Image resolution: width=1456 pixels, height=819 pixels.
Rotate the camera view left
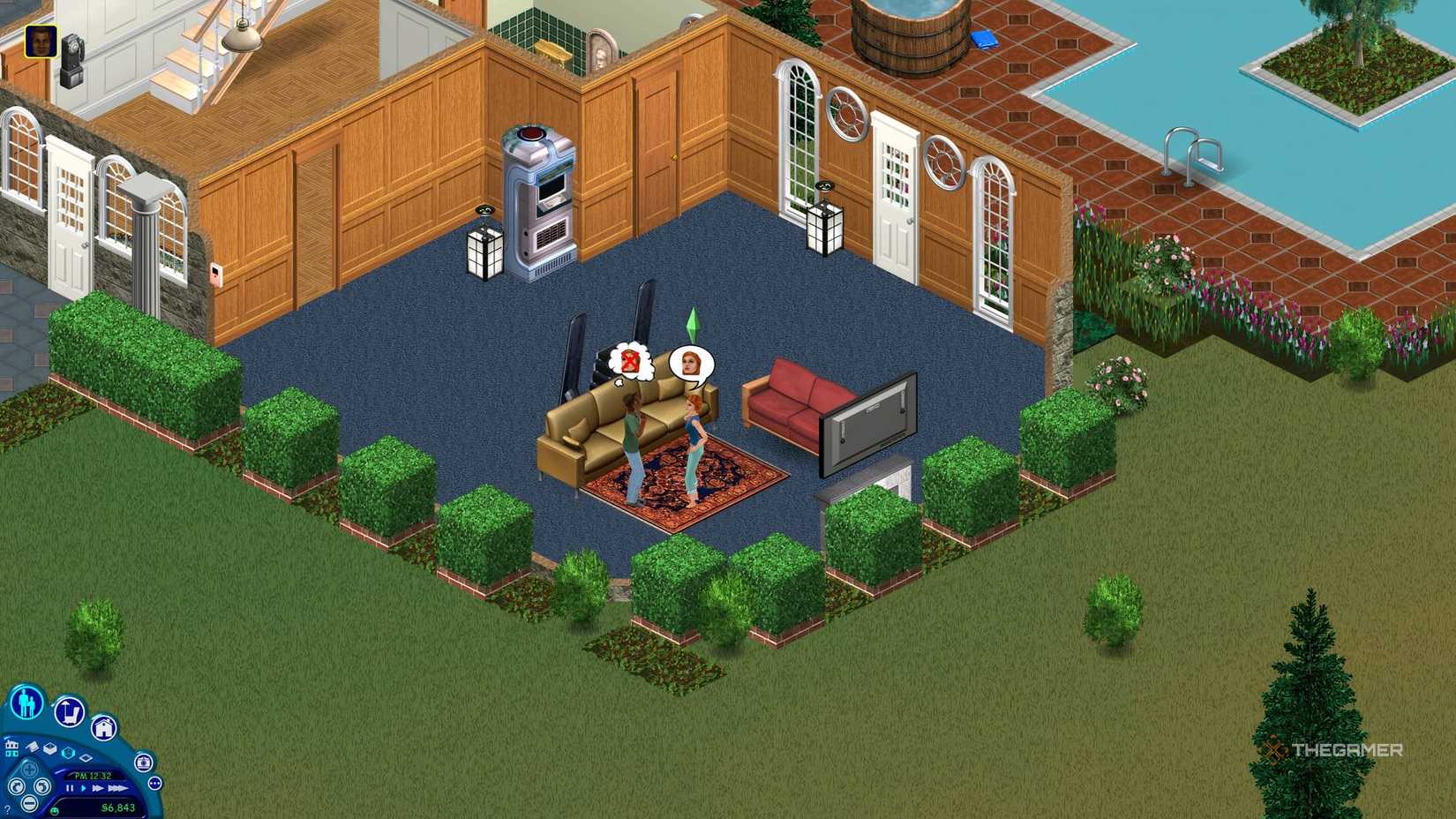(17, 787)
